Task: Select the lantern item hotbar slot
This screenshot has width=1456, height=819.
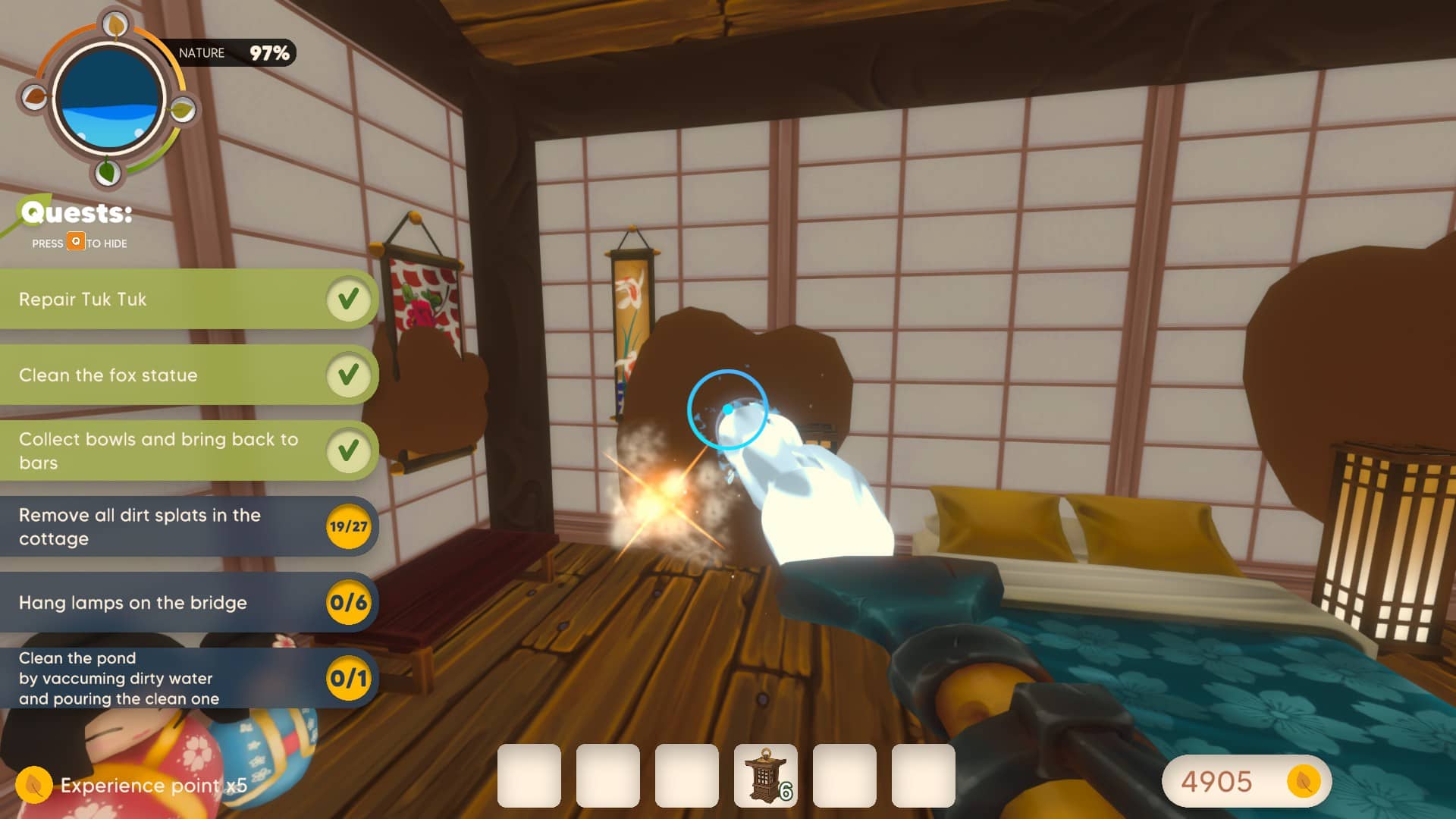Action: pyautogui.click(x=765, y=776)
